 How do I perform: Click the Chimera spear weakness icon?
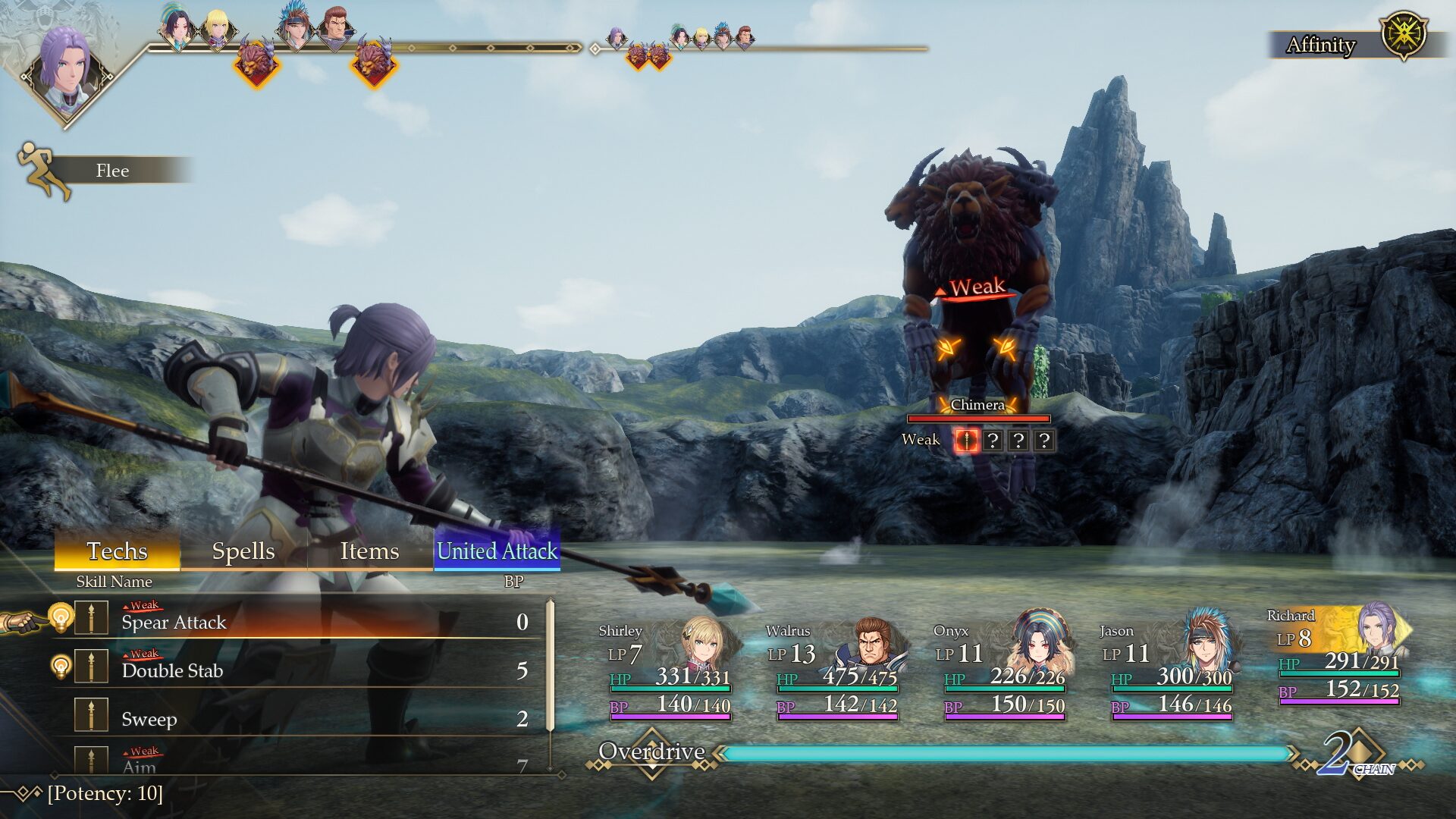point(966,441)
